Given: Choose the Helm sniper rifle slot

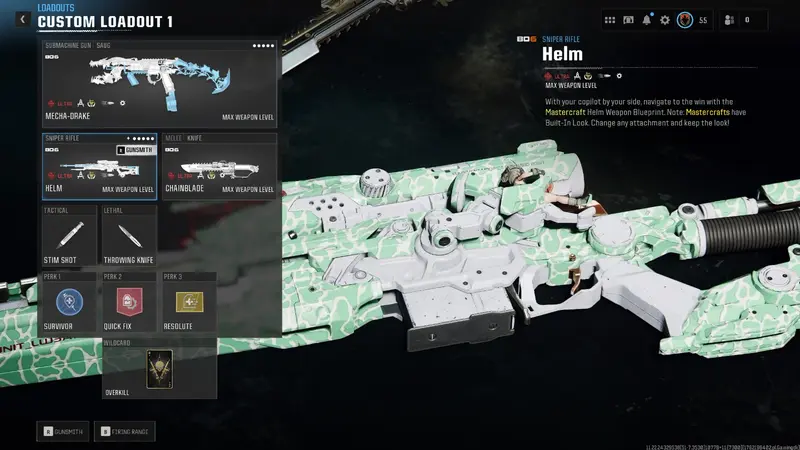Looking at the screenshot, I should tap(99, 166).
